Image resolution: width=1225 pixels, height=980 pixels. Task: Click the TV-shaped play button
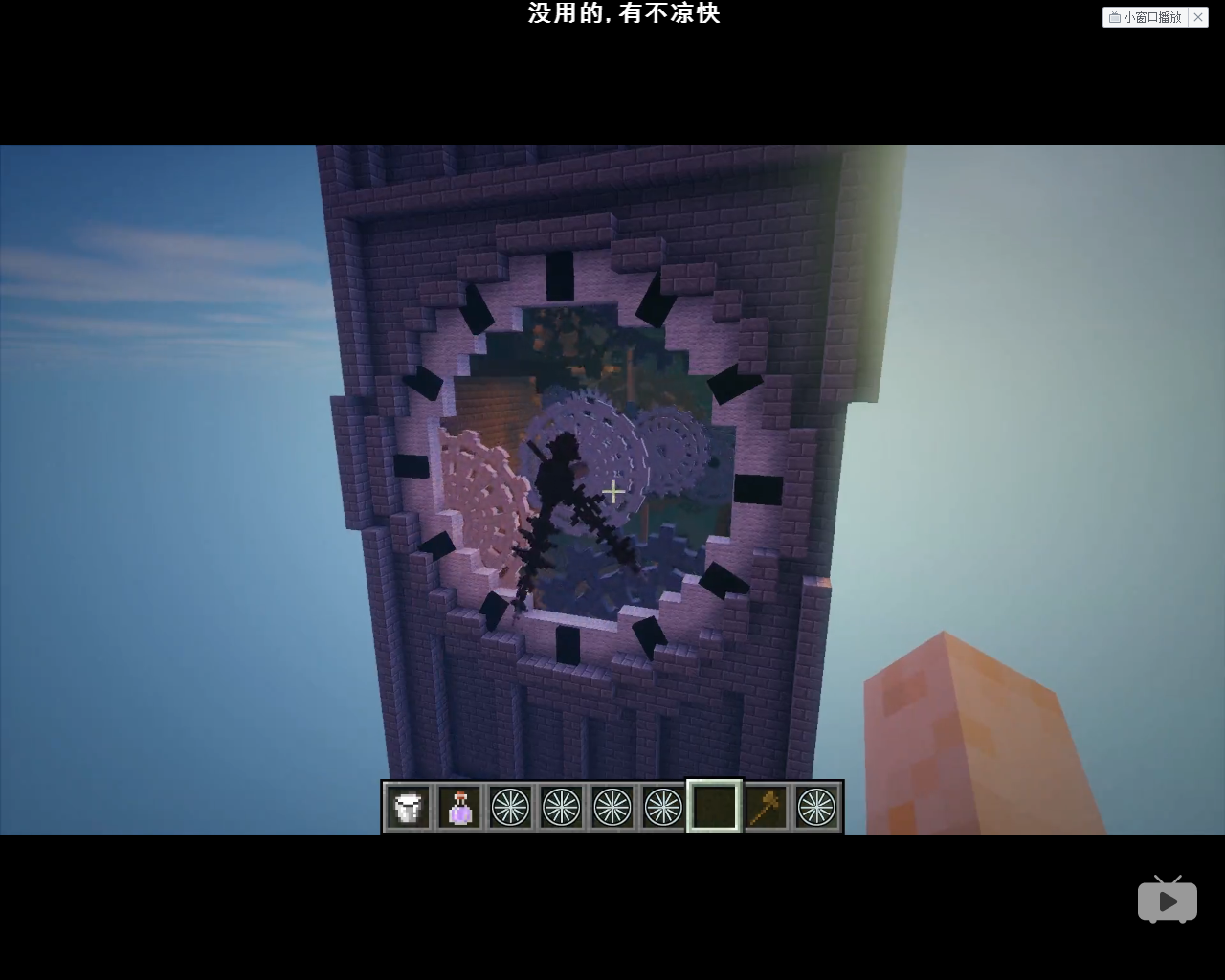(1167, 900)
